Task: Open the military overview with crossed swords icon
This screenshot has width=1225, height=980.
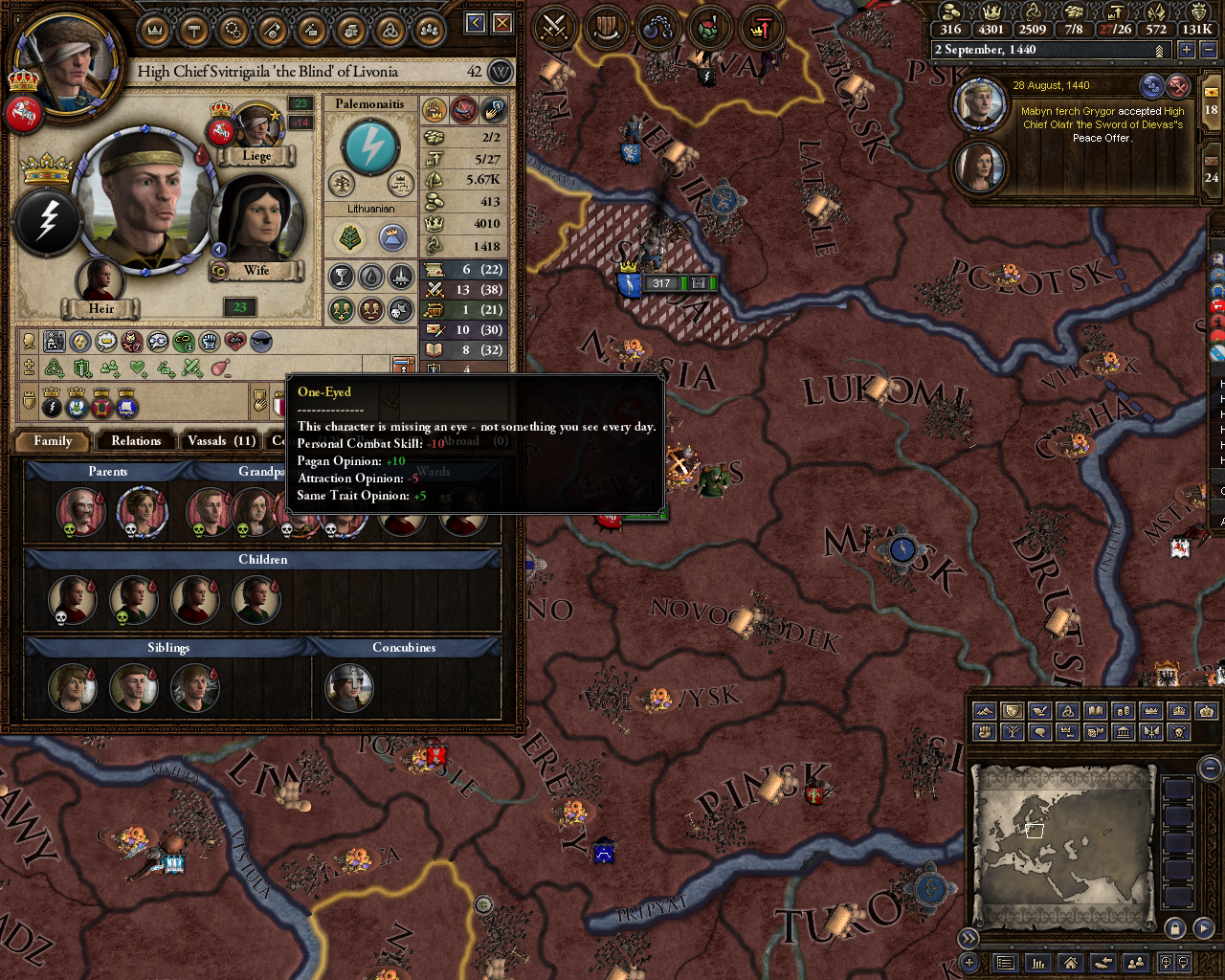Action: tap(553, 27)
